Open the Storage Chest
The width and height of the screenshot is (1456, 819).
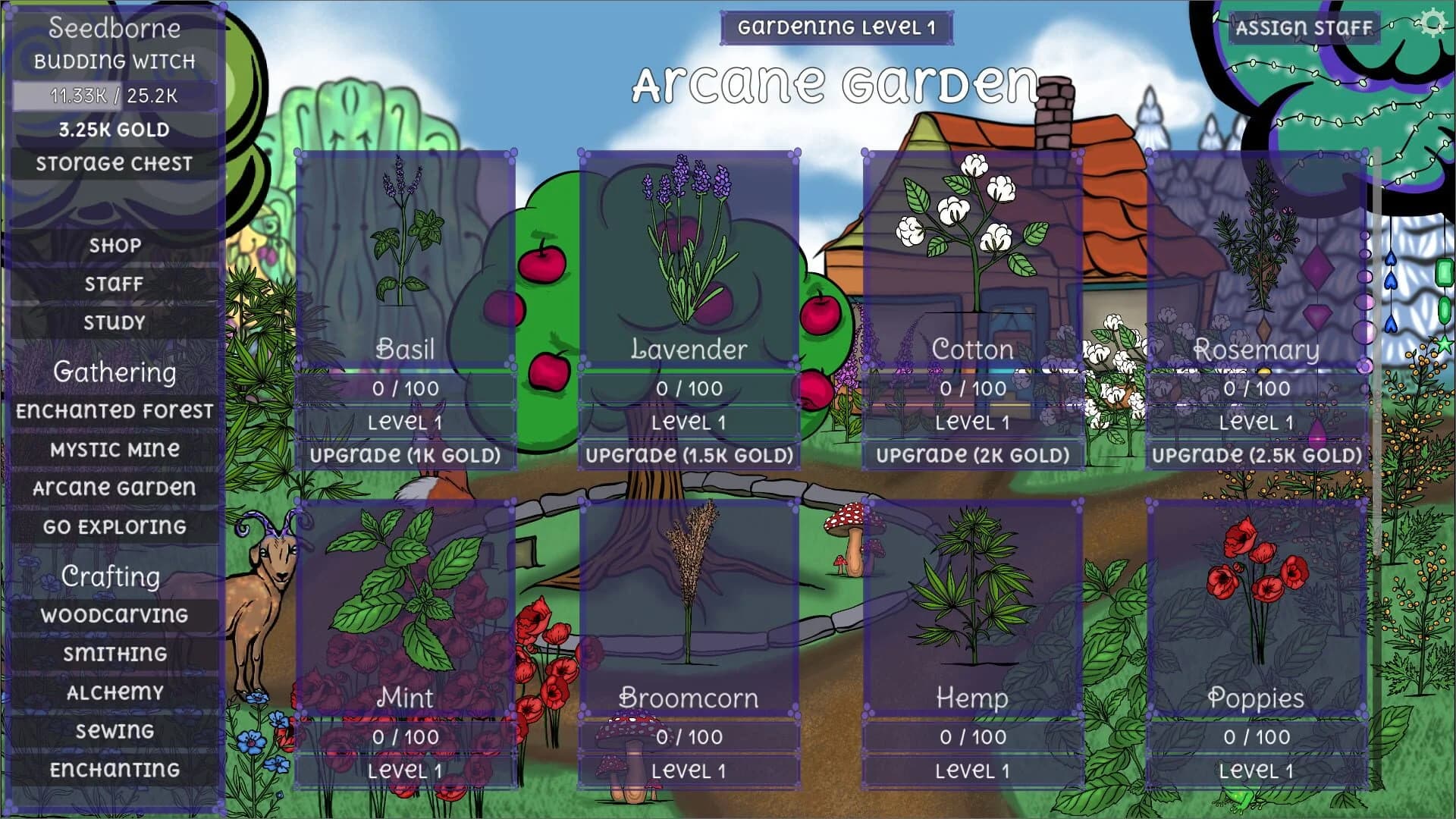pos(112,162)
